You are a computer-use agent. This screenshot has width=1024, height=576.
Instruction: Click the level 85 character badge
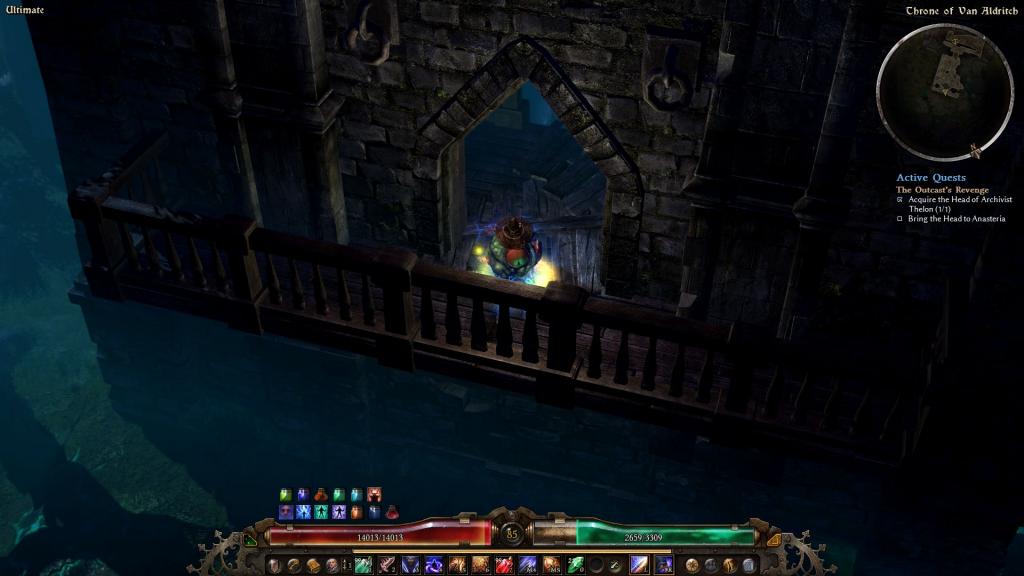point(511,533)
